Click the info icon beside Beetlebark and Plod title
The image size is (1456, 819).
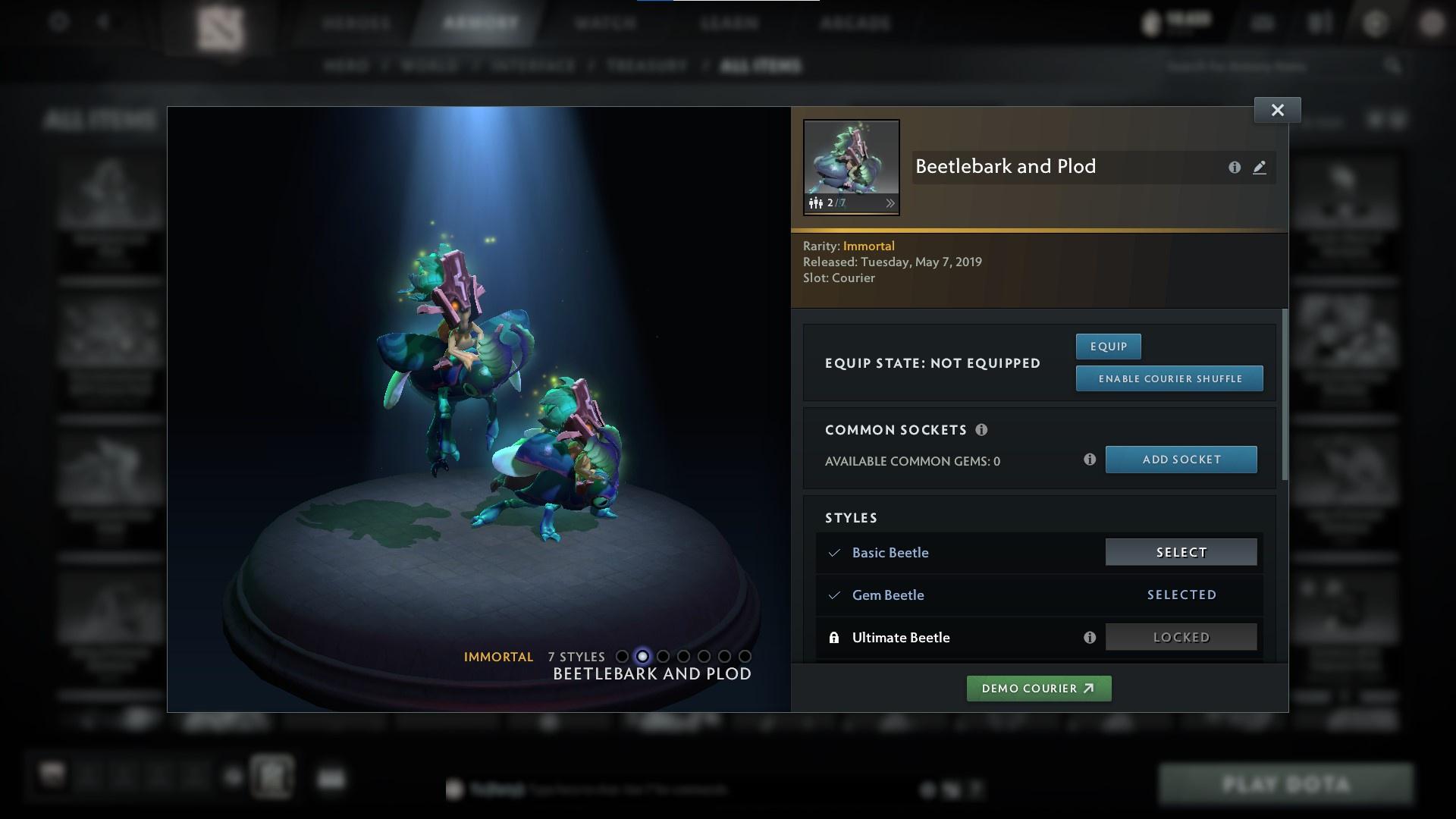click(1235, 168)
